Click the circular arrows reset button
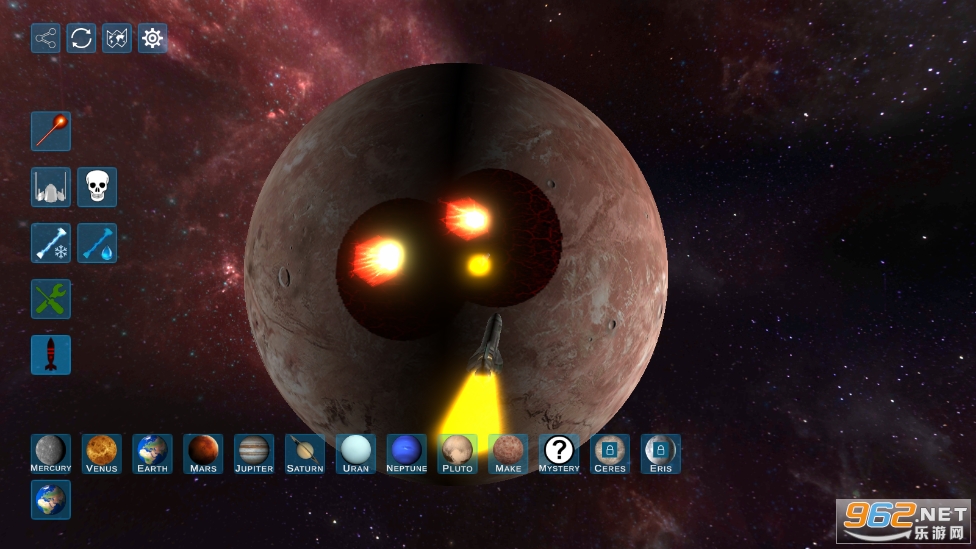Viewport: 976px width, 549px height. point(82,38)
